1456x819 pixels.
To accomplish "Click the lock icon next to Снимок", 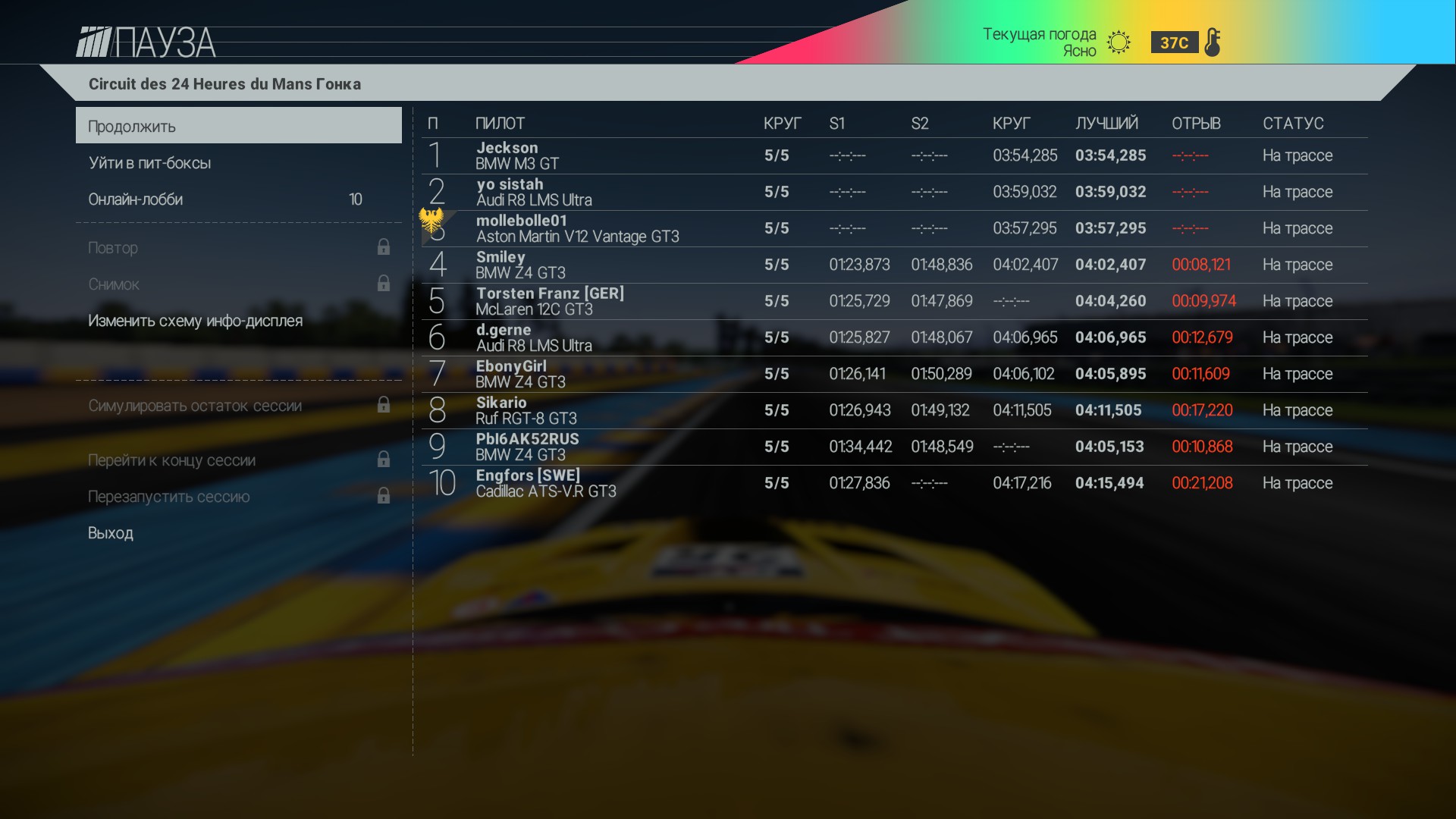I will pyautogui.click(x=384, y=284).
